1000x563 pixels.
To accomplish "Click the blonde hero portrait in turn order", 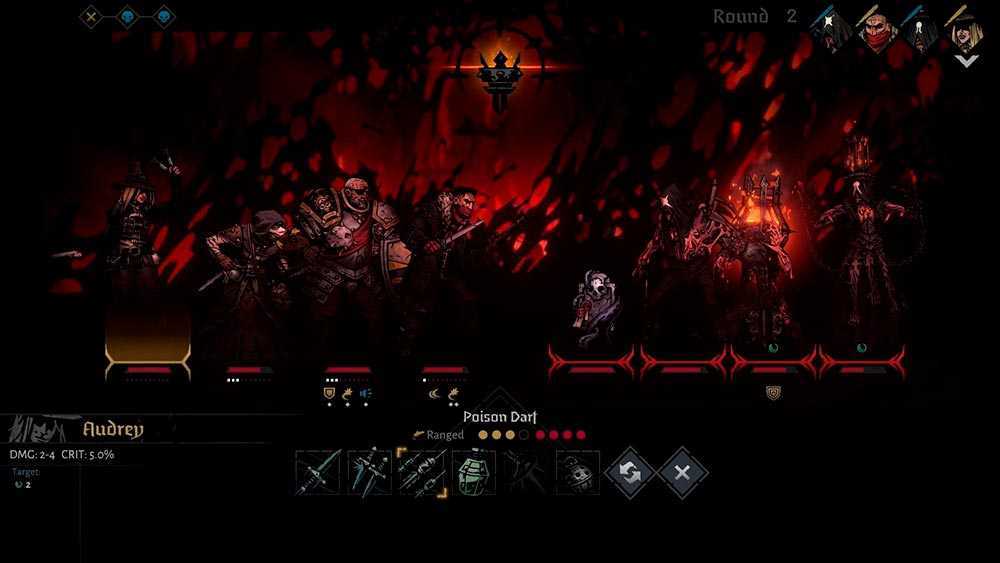I will click(x=966, y=30).
